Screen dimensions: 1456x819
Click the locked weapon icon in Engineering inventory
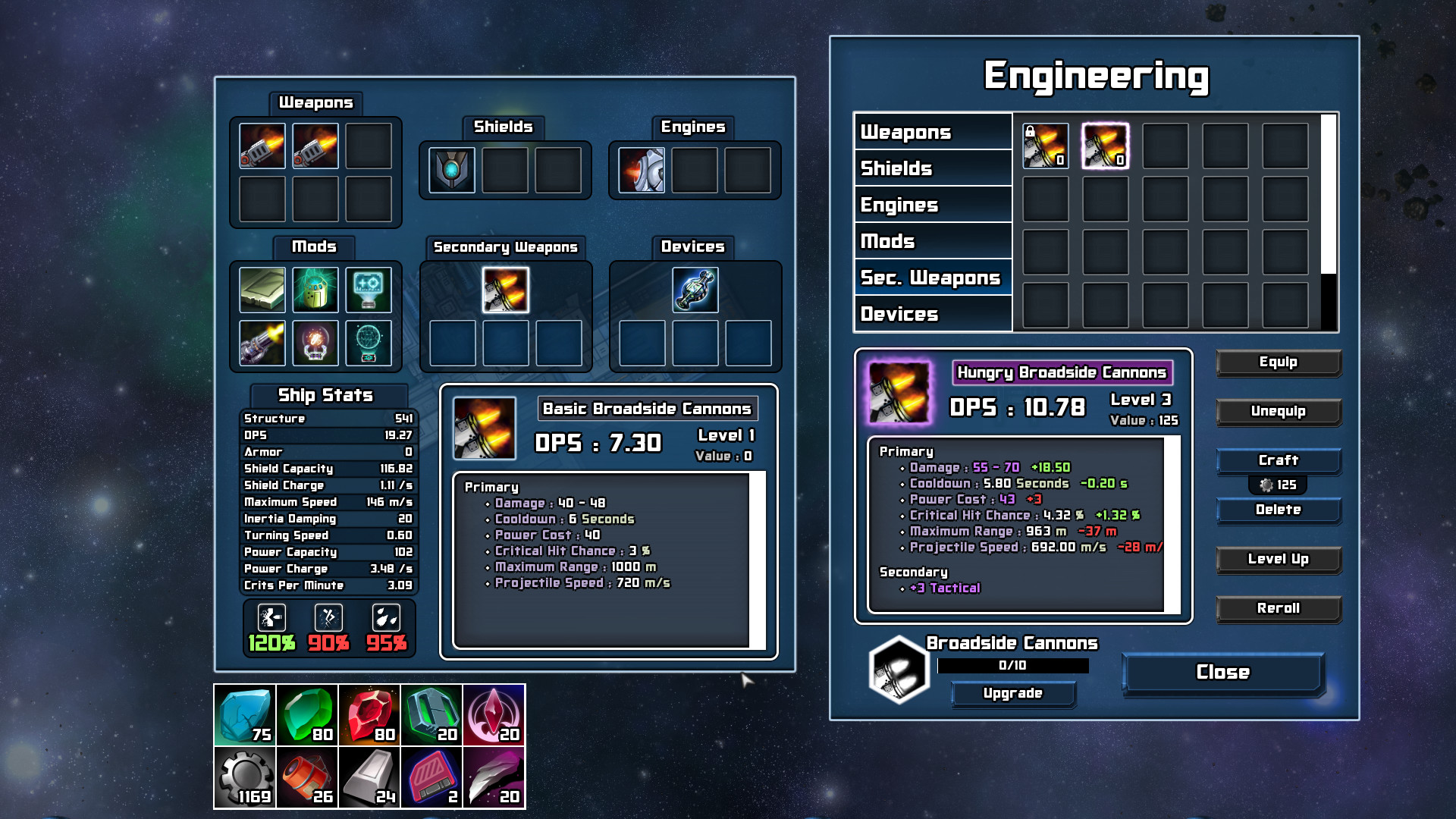tap(1047, 147)
